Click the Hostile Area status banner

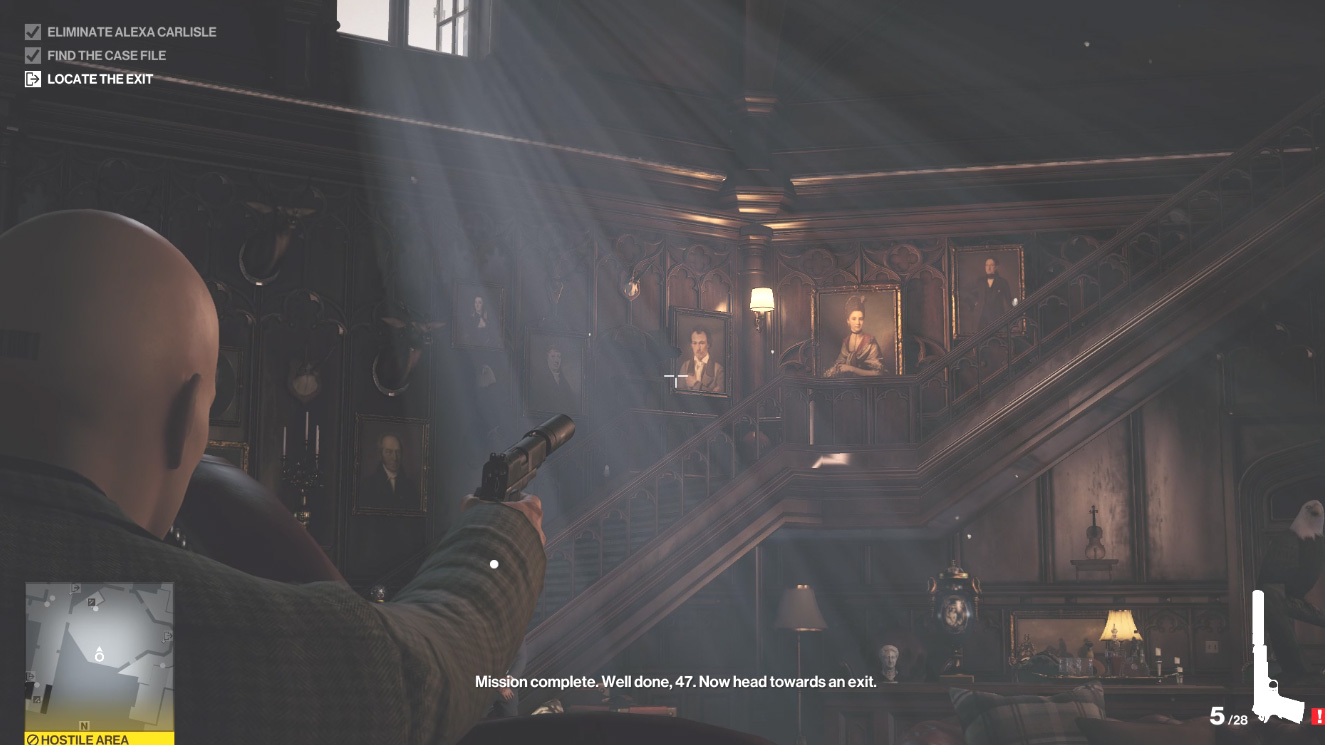pyautogui.click(x=99, y=739)
